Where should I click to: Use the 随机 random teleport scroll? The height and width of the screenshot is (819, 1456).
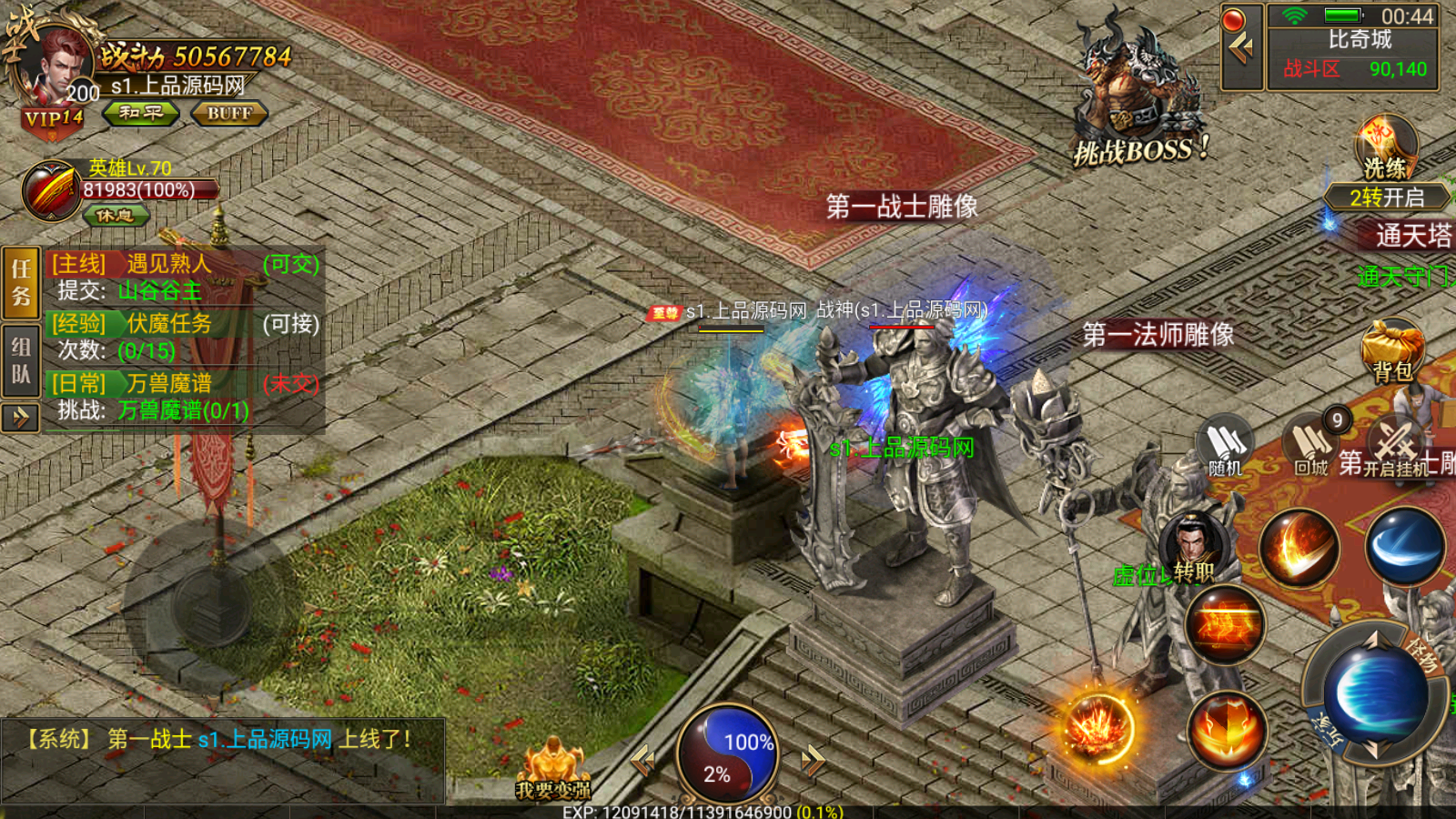coord(1225,446)
